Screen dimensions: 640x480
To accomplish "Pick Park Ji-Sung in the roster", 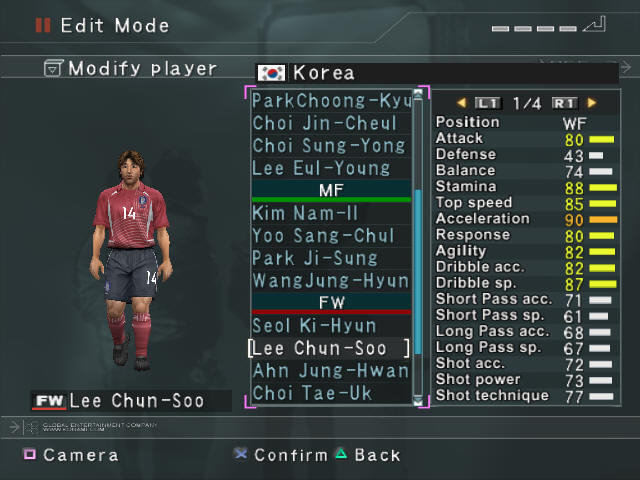I will pyautogui.click(x=315, y=258).
